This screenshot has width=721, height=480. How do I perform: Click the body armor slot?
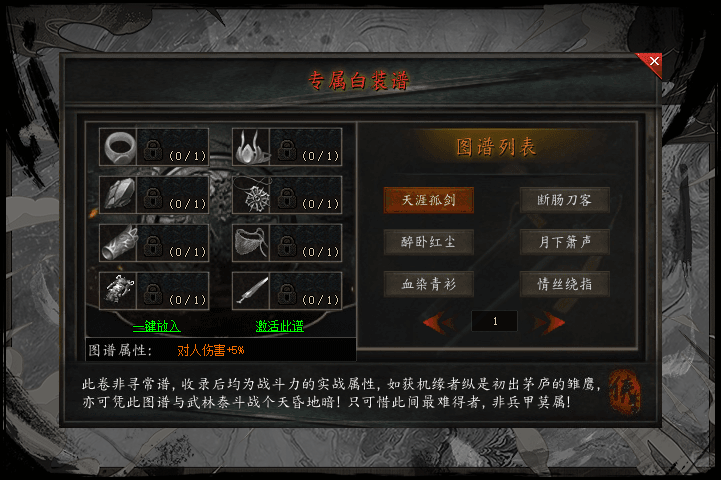[x=119, y=291]
